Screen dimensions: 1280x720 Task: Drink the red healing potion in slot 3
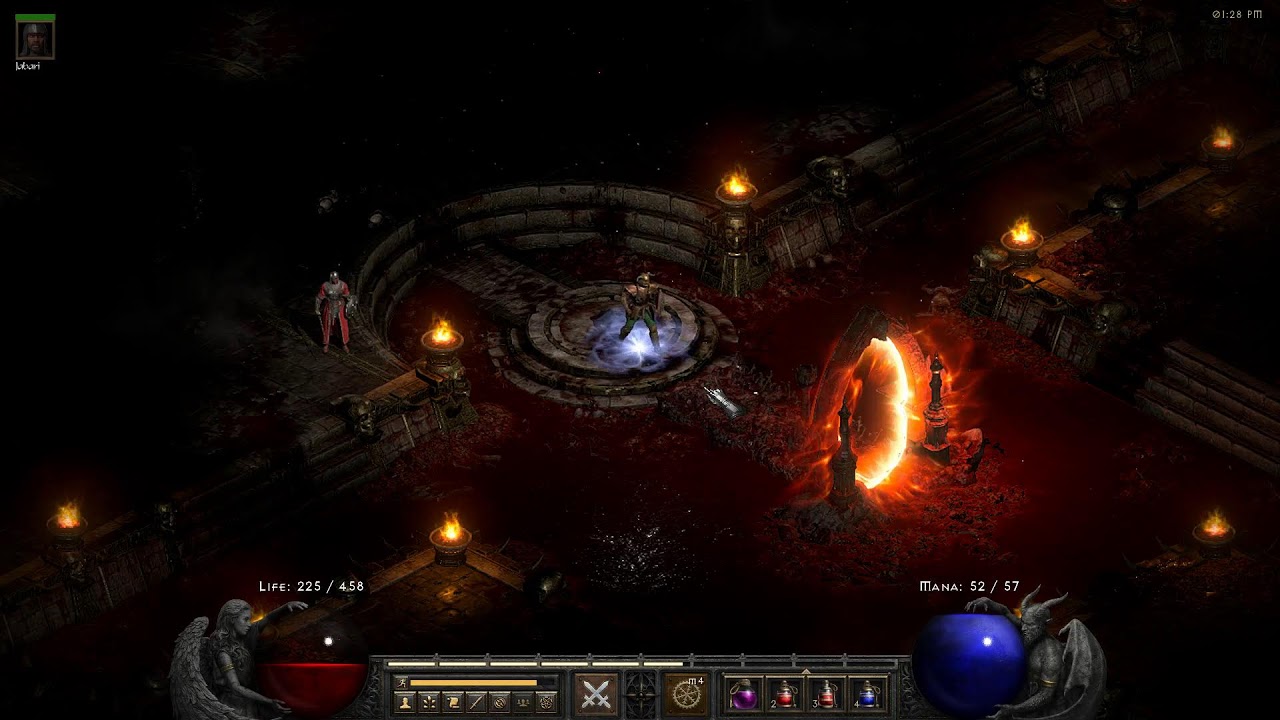827,695
